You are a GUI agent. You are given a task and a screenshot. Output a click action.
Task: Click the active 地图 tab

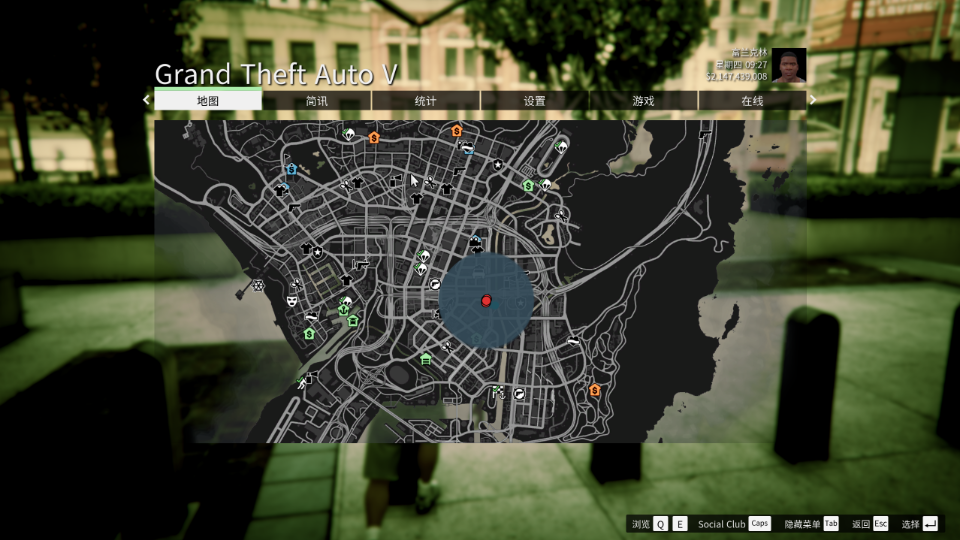(208, 101)
